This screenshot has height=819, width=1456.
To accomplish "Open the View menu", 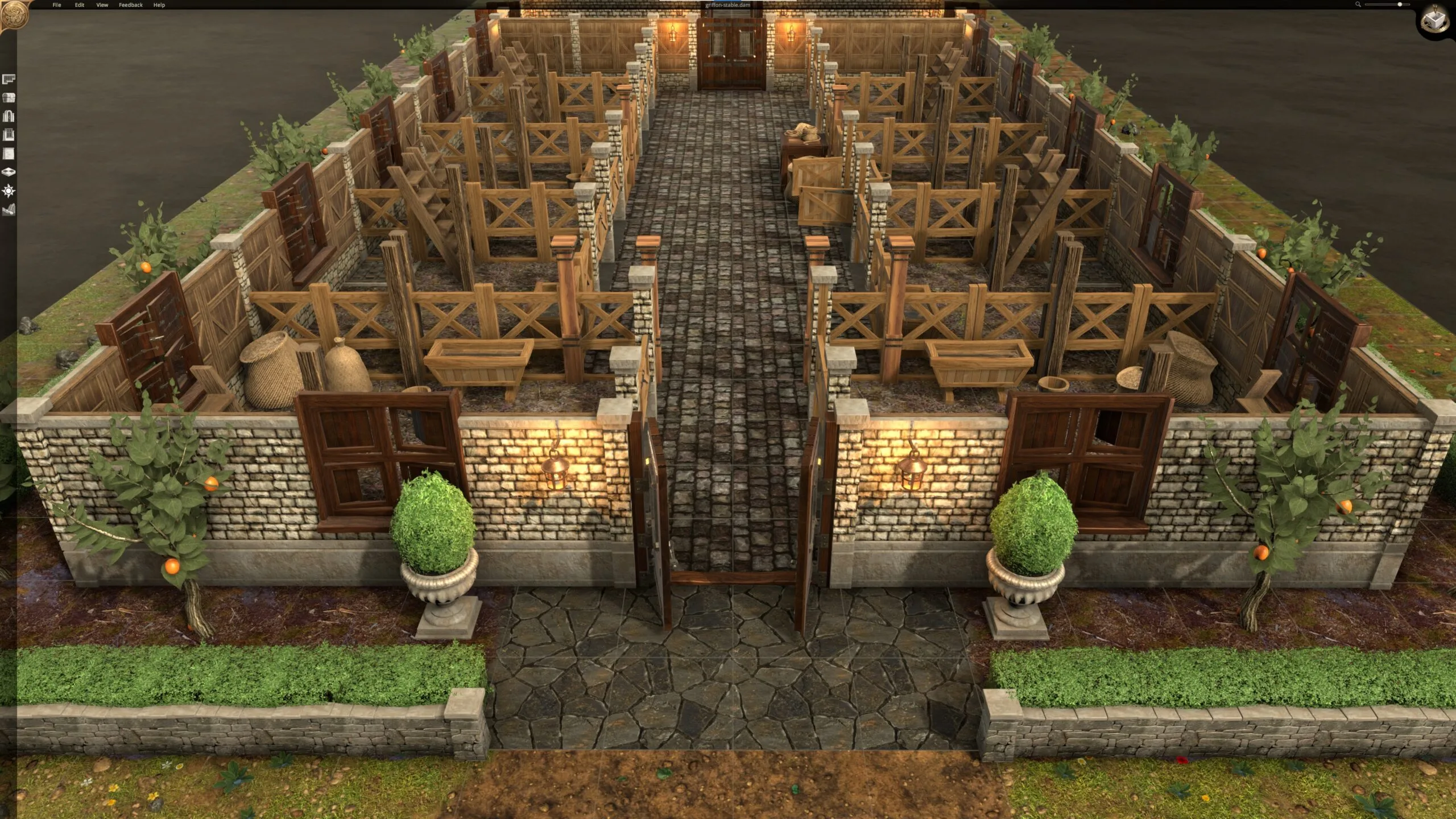I will click(102, 5).
